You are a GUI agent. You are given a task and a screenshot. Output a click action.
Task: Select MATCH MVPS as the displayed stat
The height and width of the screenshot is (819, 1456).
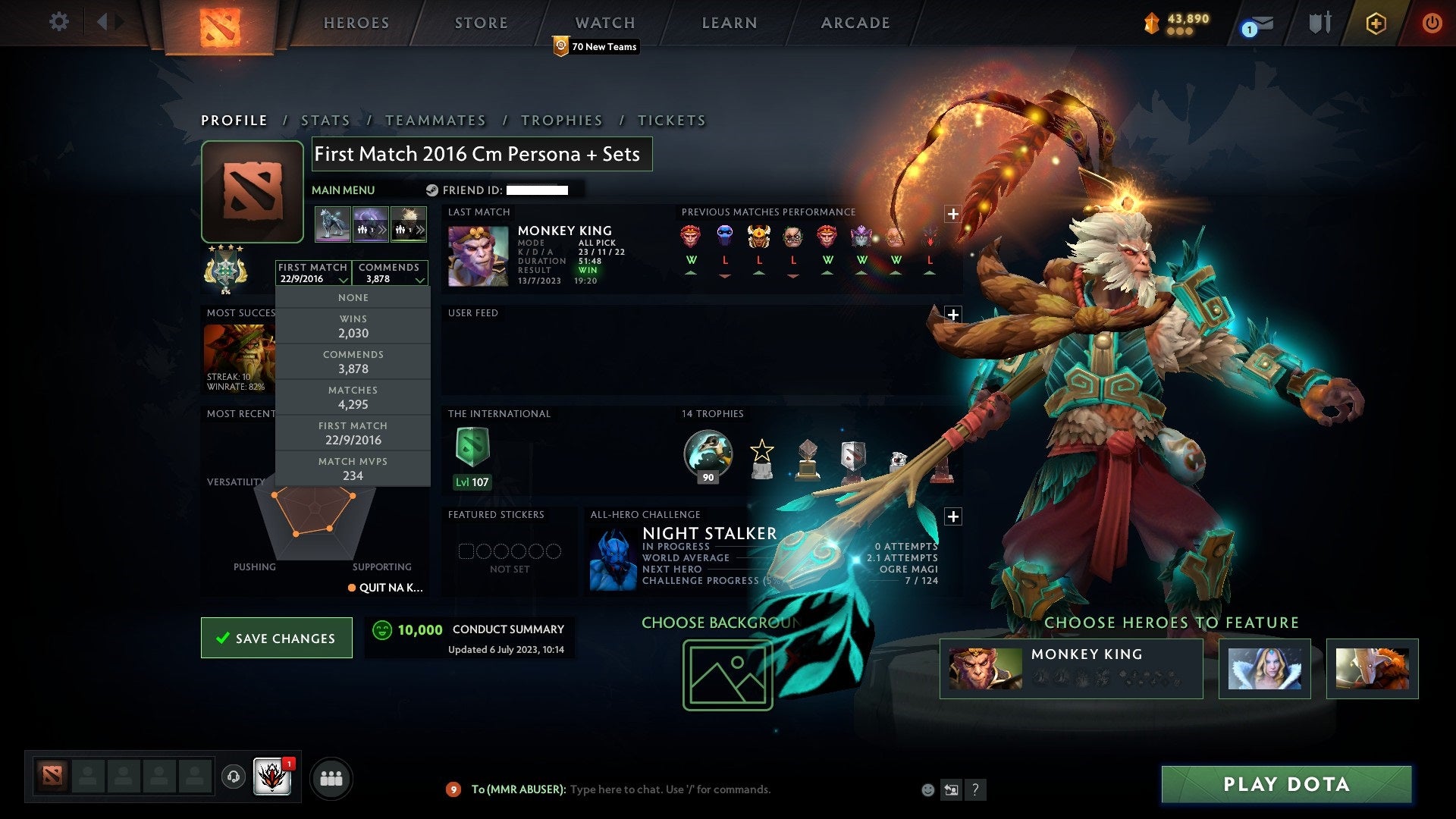353,468
